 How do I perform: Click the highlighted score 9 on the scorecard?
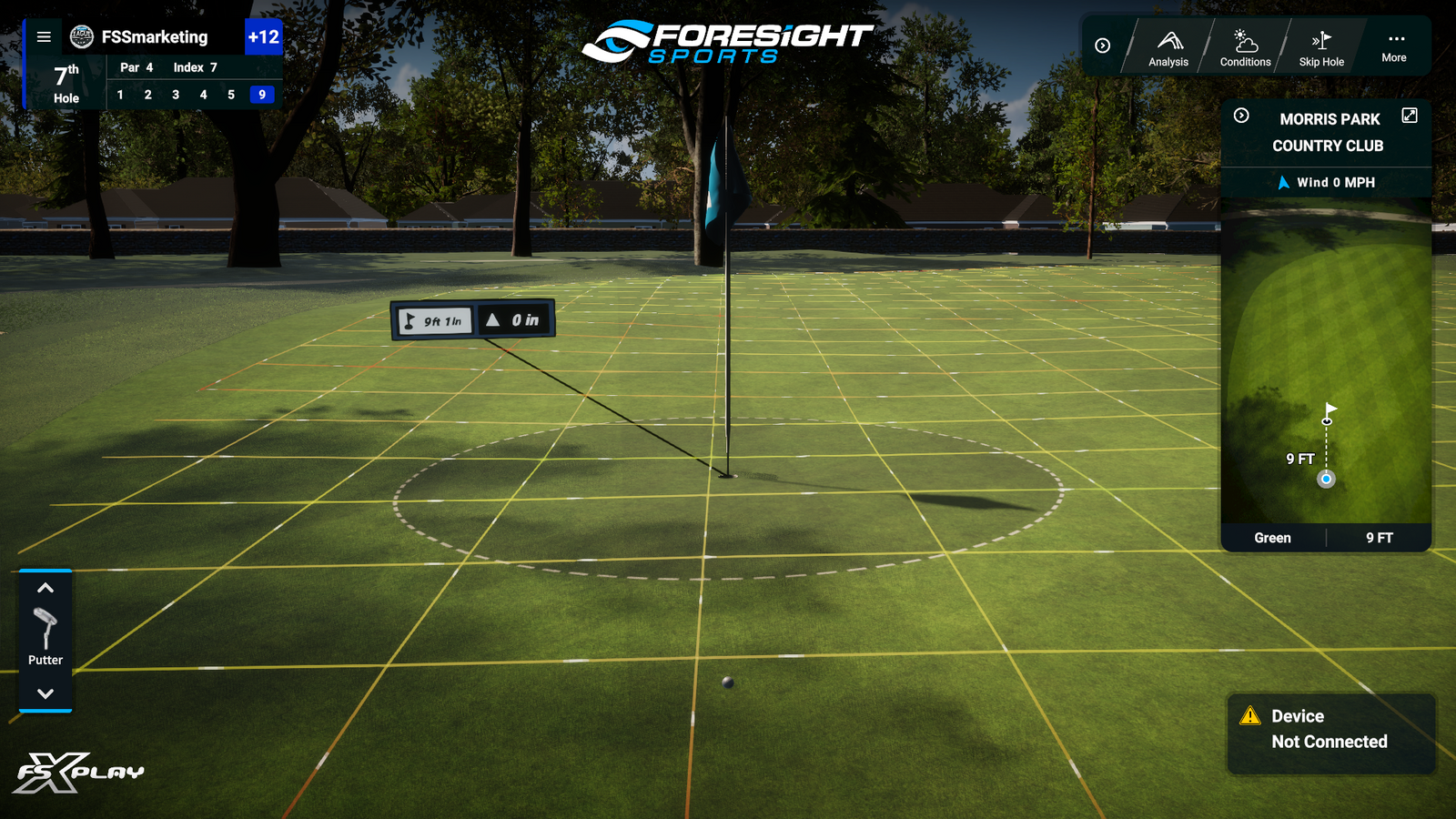(x=262, y=94)
